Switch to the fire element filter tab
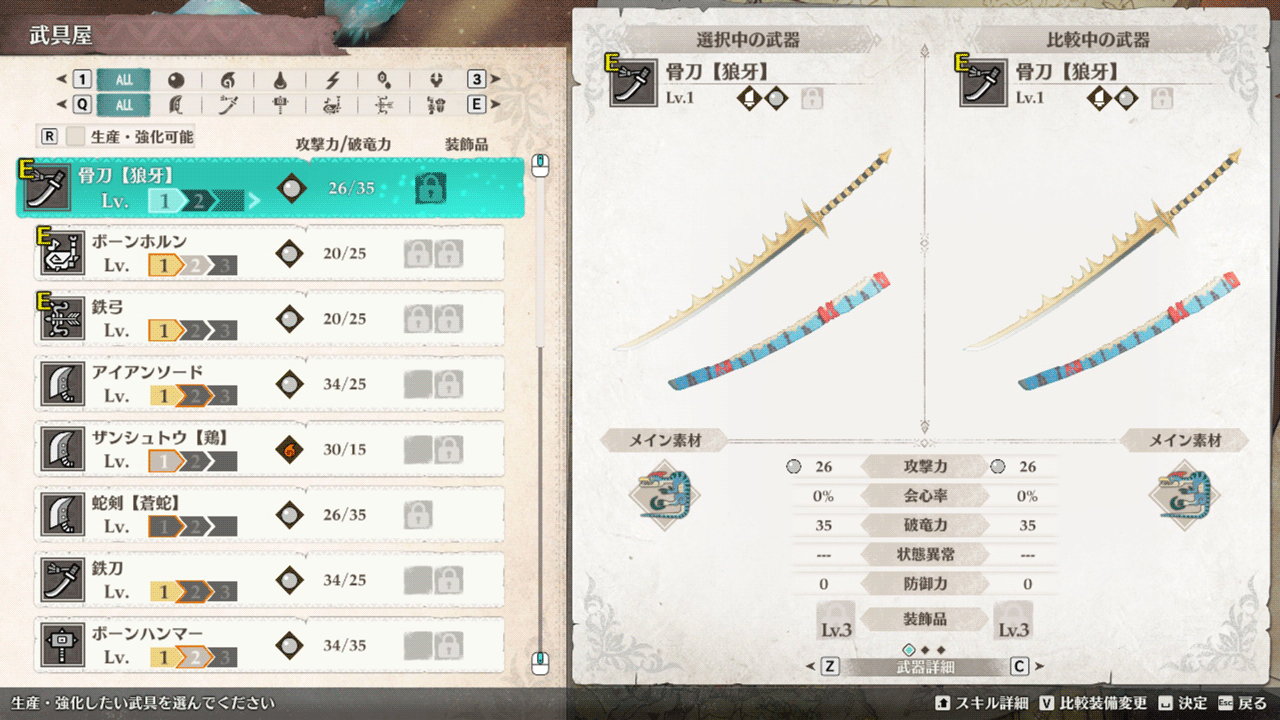 tap(227, 80)
